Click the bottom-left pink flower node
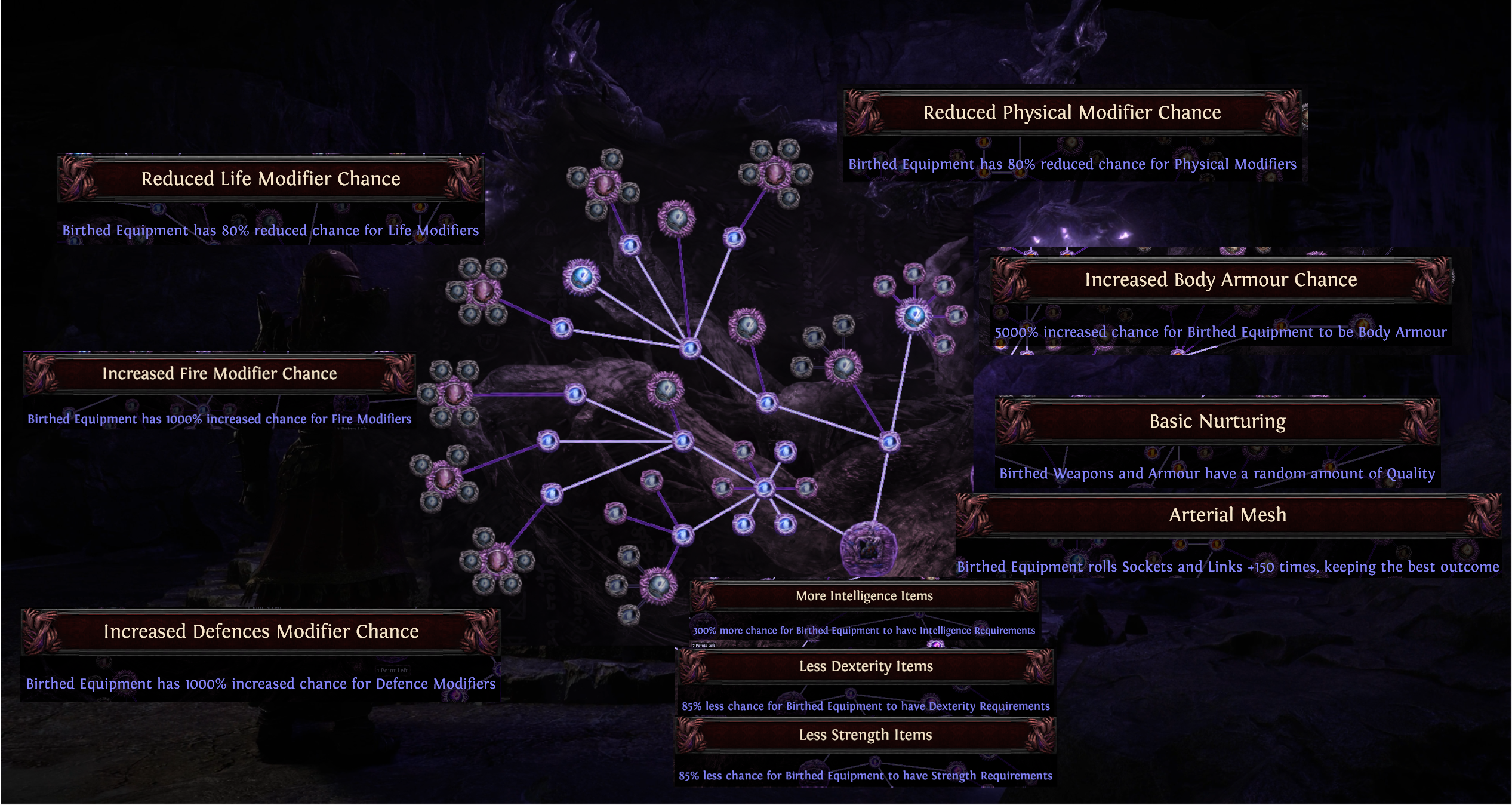The width and height of the screenshot is (1512, 805). coord(497,561)
